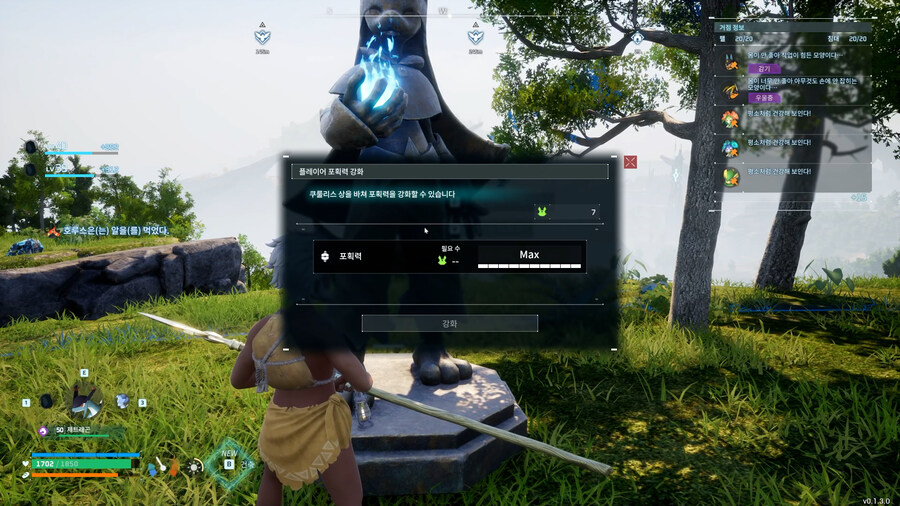Click the dark Pal sphere beside key 1
This screenshot has height=506, width=900.
pos(46,401)
